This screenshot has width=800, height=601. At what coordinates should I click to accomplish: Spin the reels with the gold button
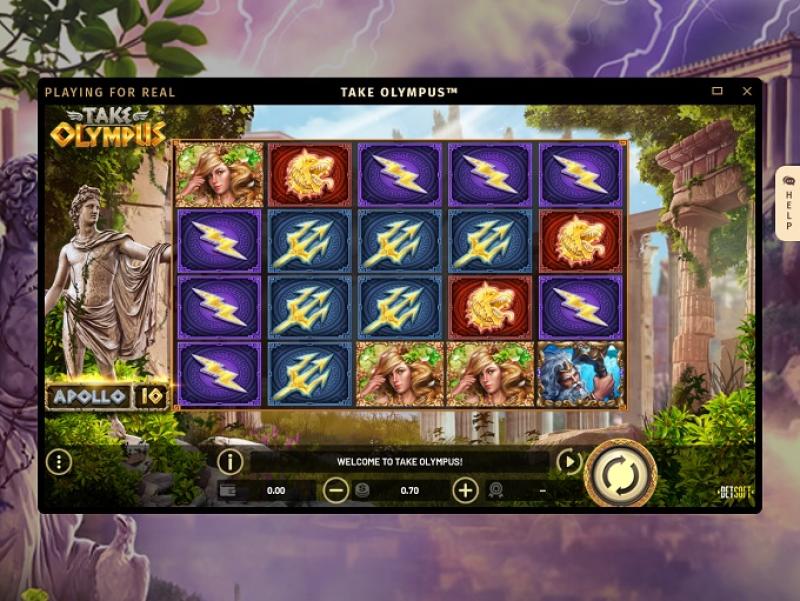[620, 472]
